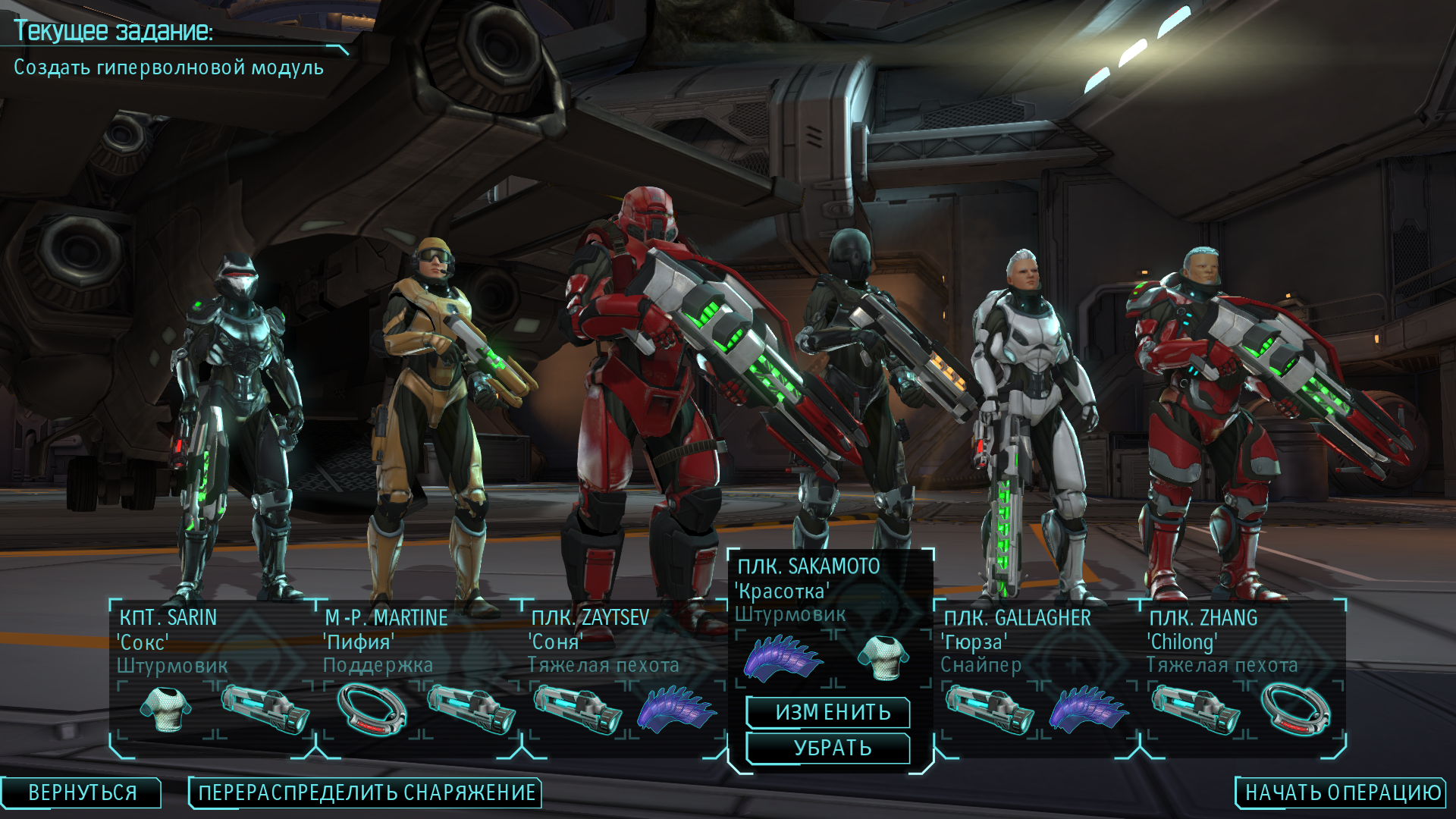Select Gallagher's purple chitin plating slot
Viewport: 1456px width, 819px height.
(1088, 711)
